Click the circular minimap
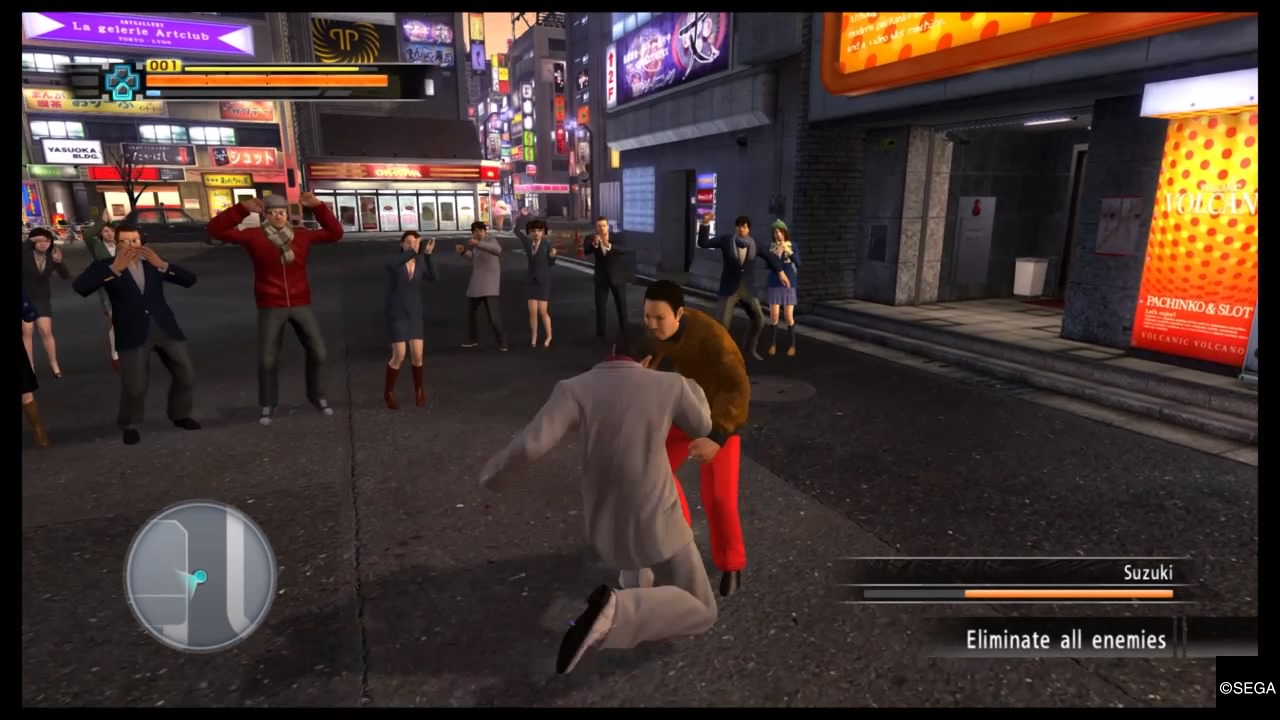The image size is (1280, 720). 200,576
